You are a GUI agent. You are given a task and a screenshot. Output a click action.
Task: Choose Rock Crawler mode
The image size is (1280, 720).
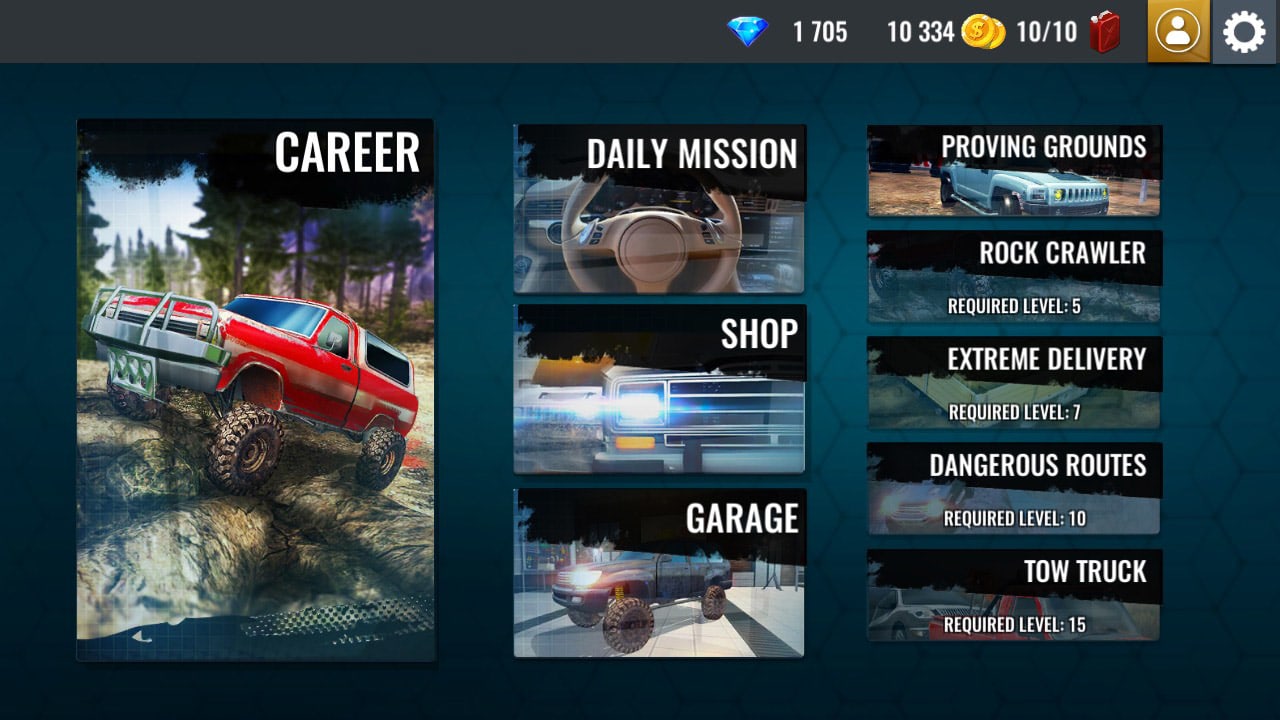(1013, 275)
